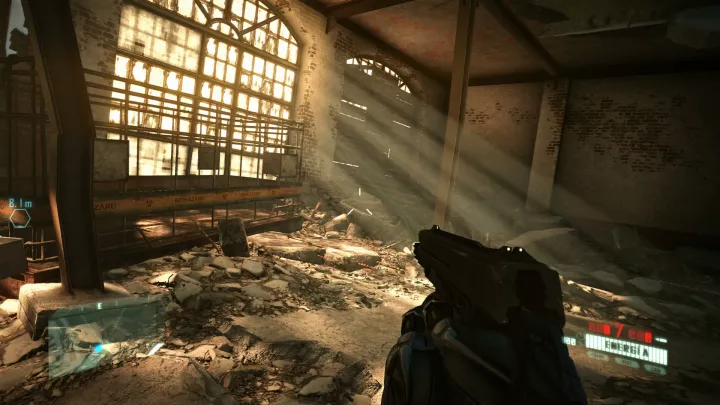Viewport: 720px width, 405px height.
Task: Select the hexagonal objective waypoint marker
Action: [x=19, y=217]
